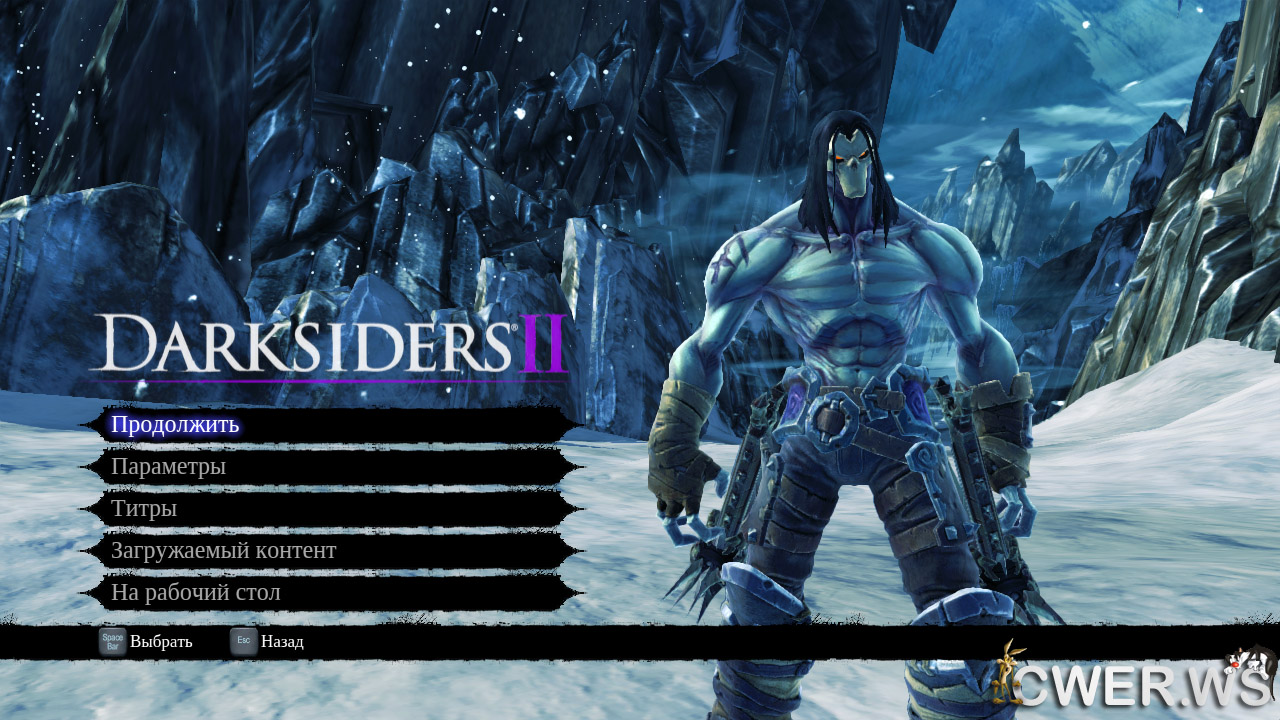Open the Параметры settings menu

[169, 467]
